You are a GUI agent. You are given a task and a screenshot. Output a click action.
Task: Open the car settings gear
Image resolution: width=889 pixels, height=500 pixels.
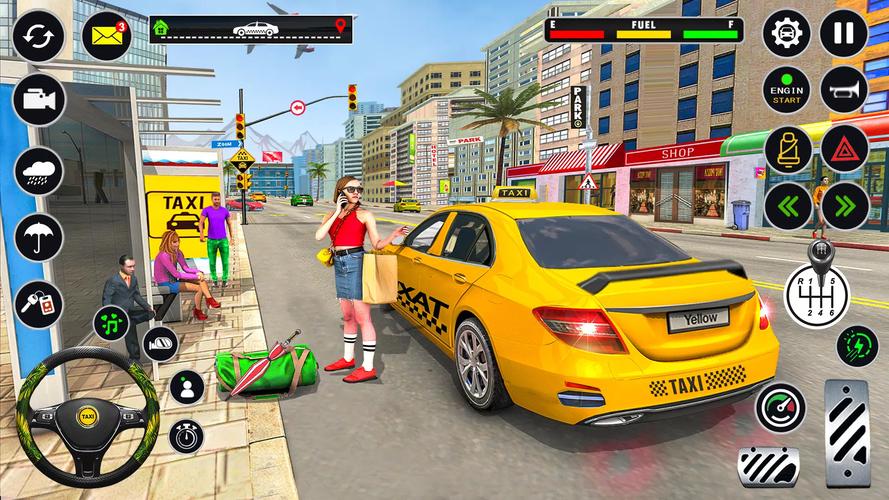click(x=787, y=34)
